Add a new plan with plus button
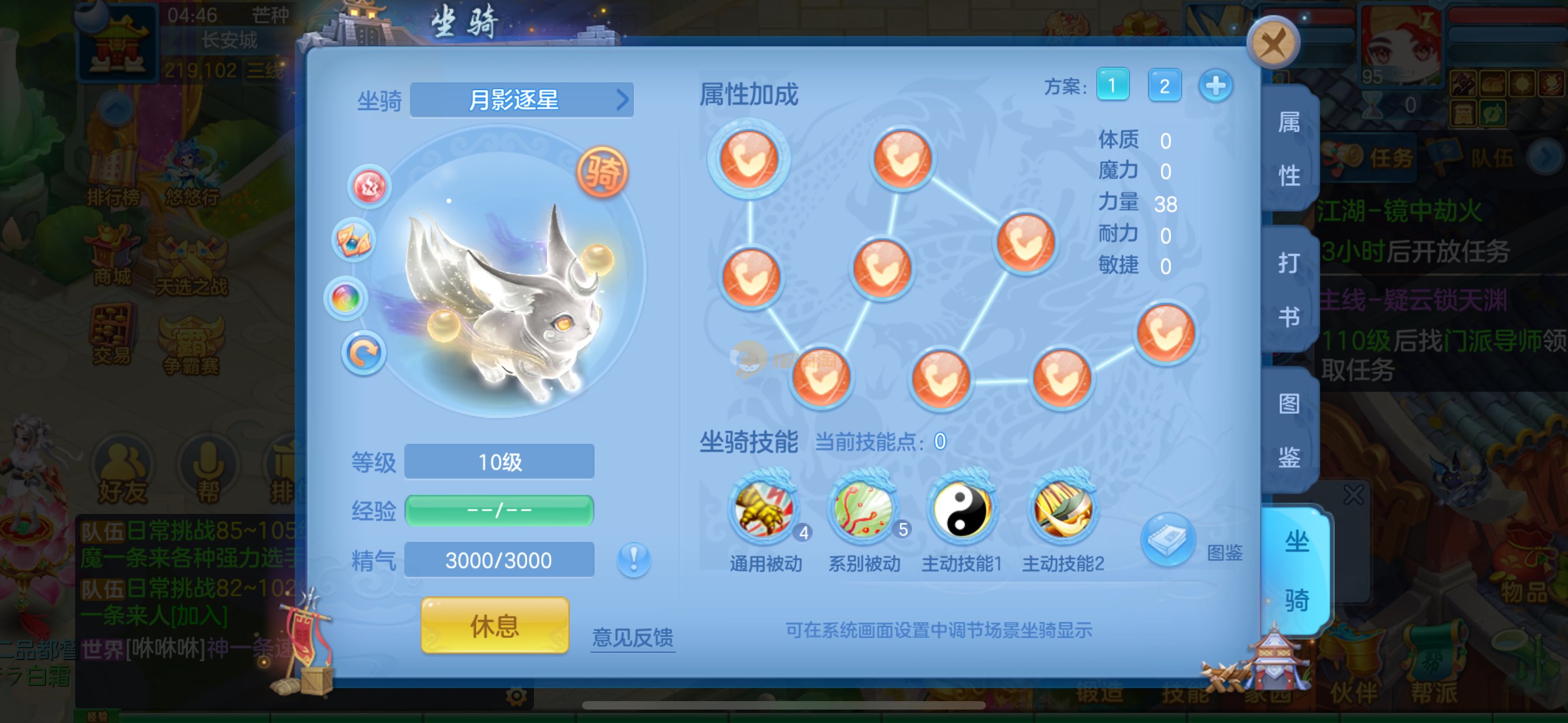1568x723 pixels. point(1215,86)
